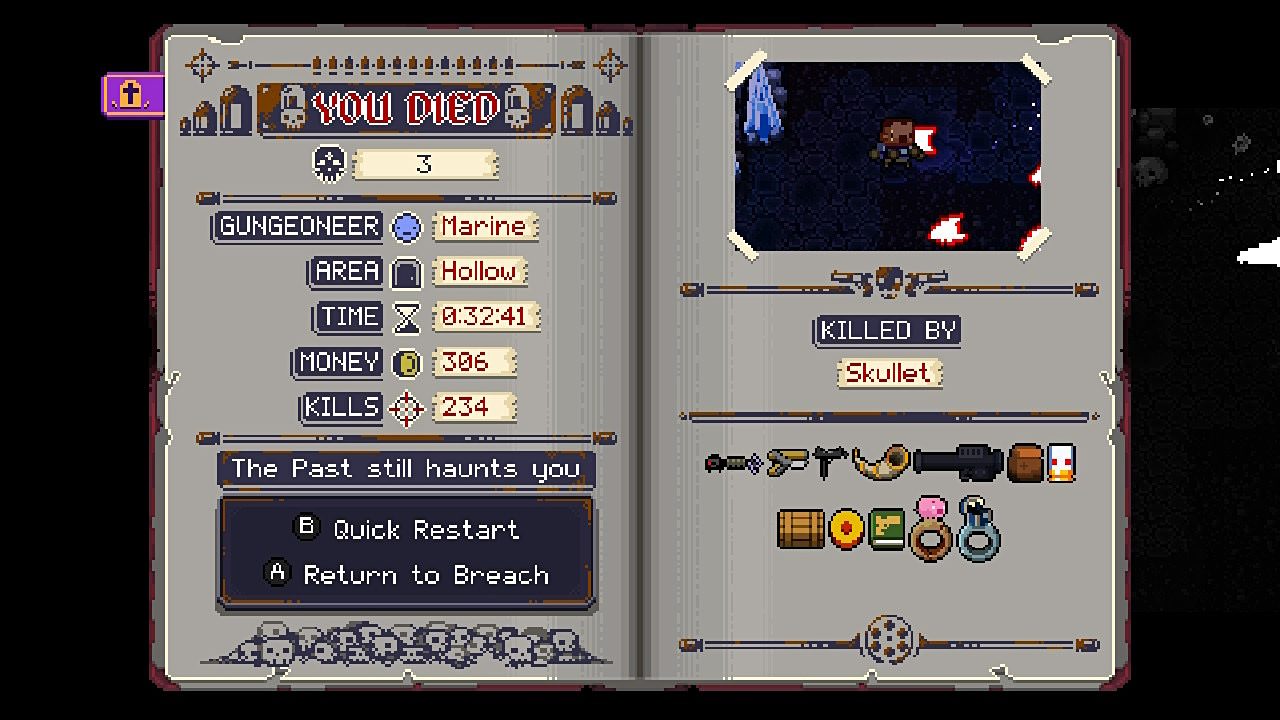Open the purple shrine indicator badge
Screen dimensions: 1280x720
click(x=133, y=92)
